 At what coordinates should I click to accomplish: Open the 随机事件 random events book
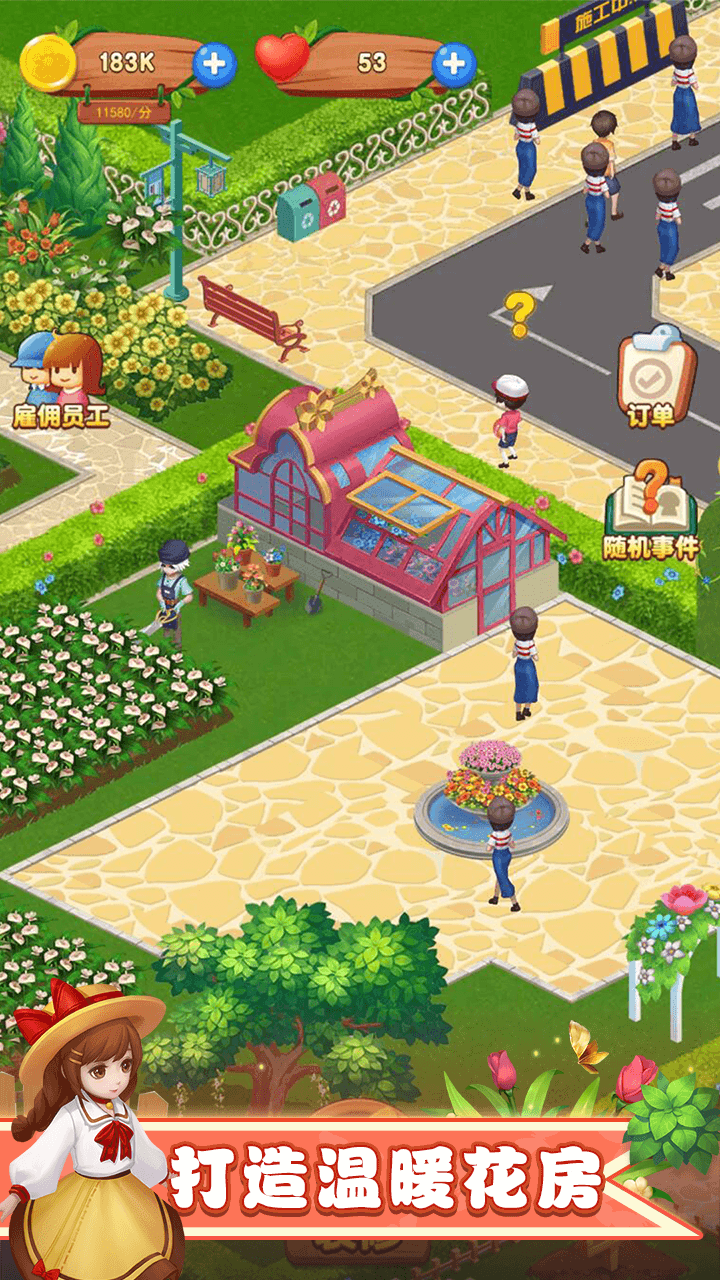(651, 510)
